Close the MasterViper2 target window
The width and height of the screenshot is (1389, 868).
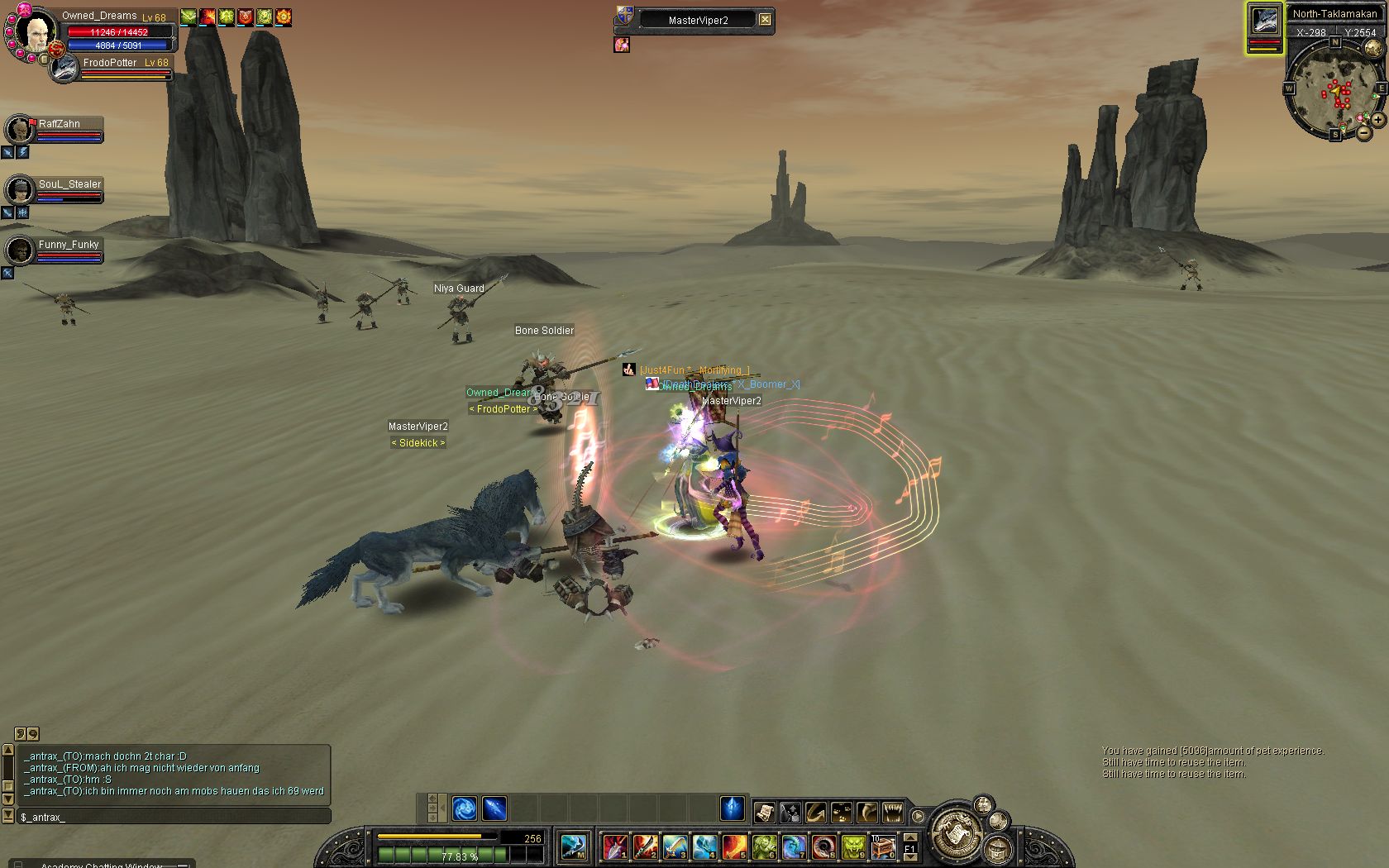766,20
